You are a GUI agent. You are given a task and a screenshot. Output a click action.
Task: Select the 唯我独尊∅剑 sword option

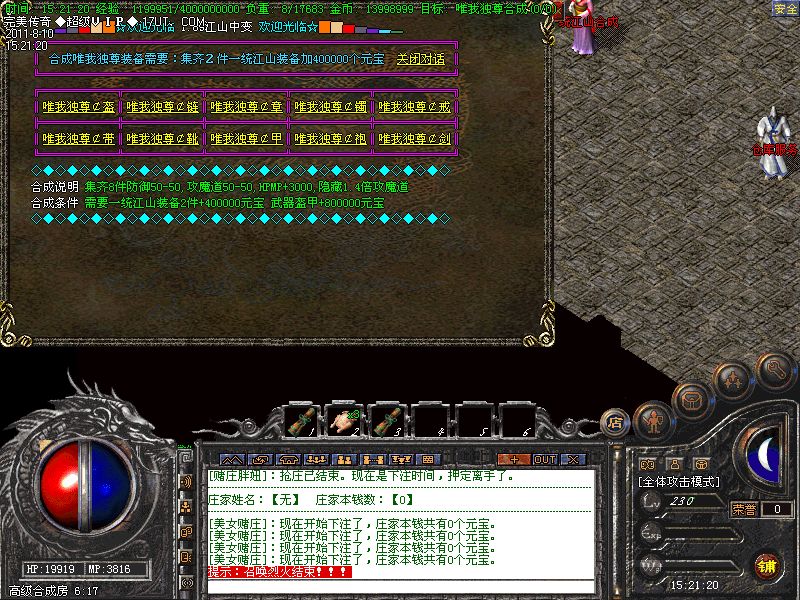pyautogui.click(x=415, y=139)
